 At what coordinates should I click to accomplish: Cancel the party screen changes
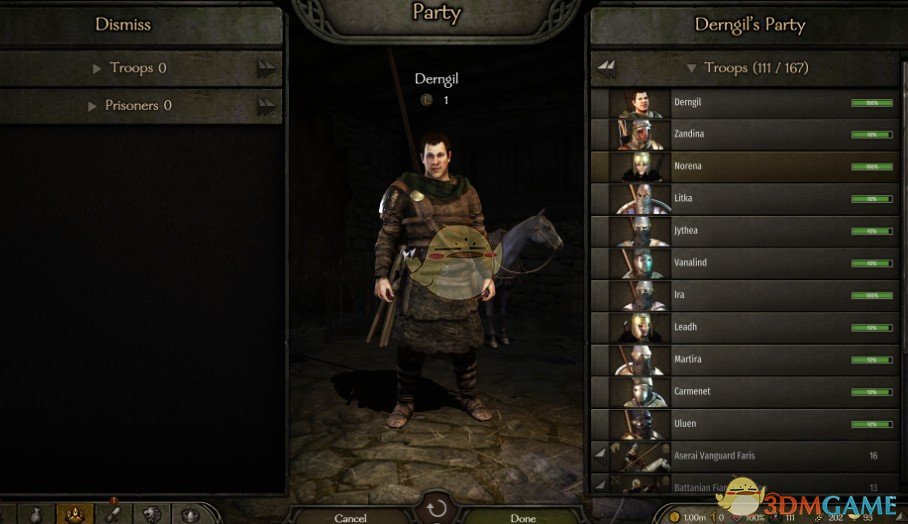pos(351,517)
